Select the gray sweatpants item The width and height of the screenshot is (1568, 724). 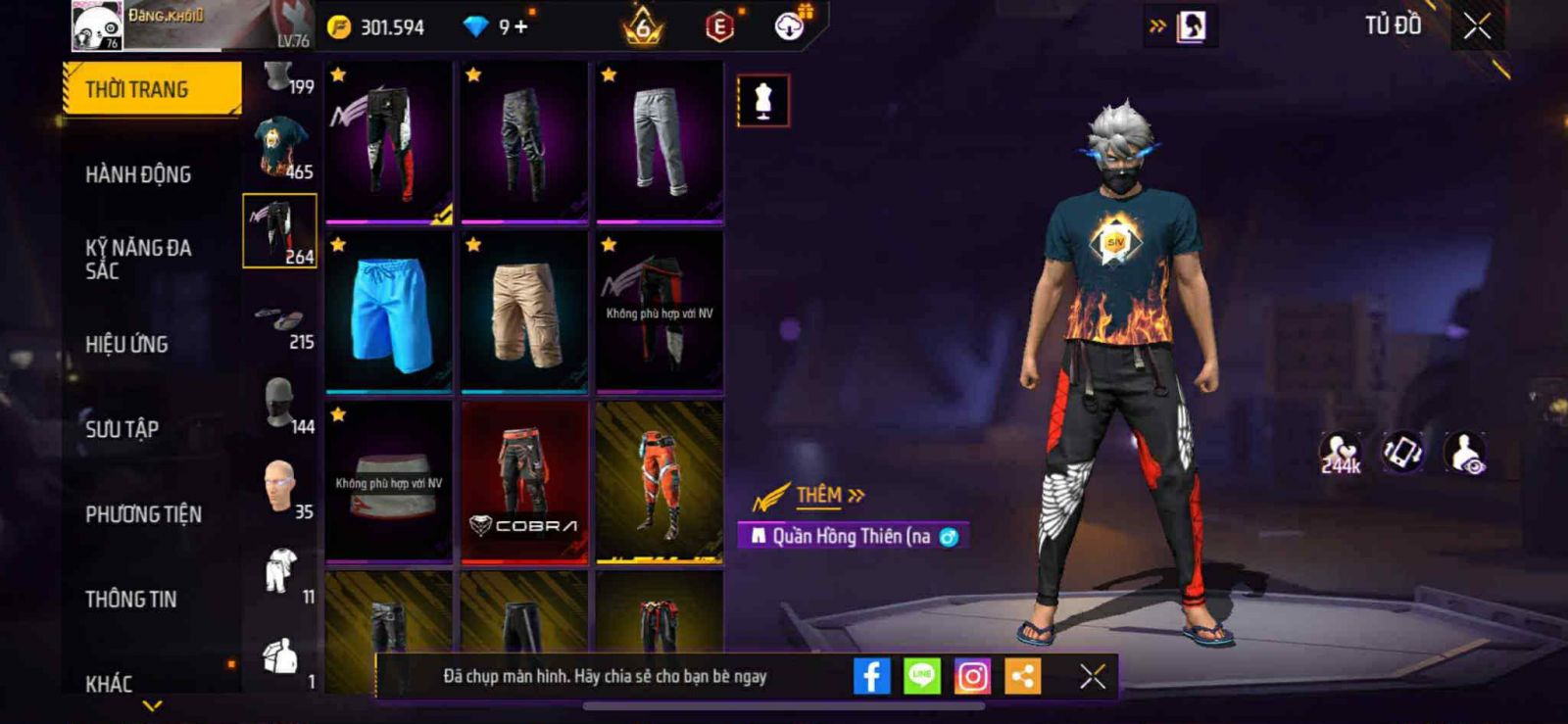tap(660, 141)
